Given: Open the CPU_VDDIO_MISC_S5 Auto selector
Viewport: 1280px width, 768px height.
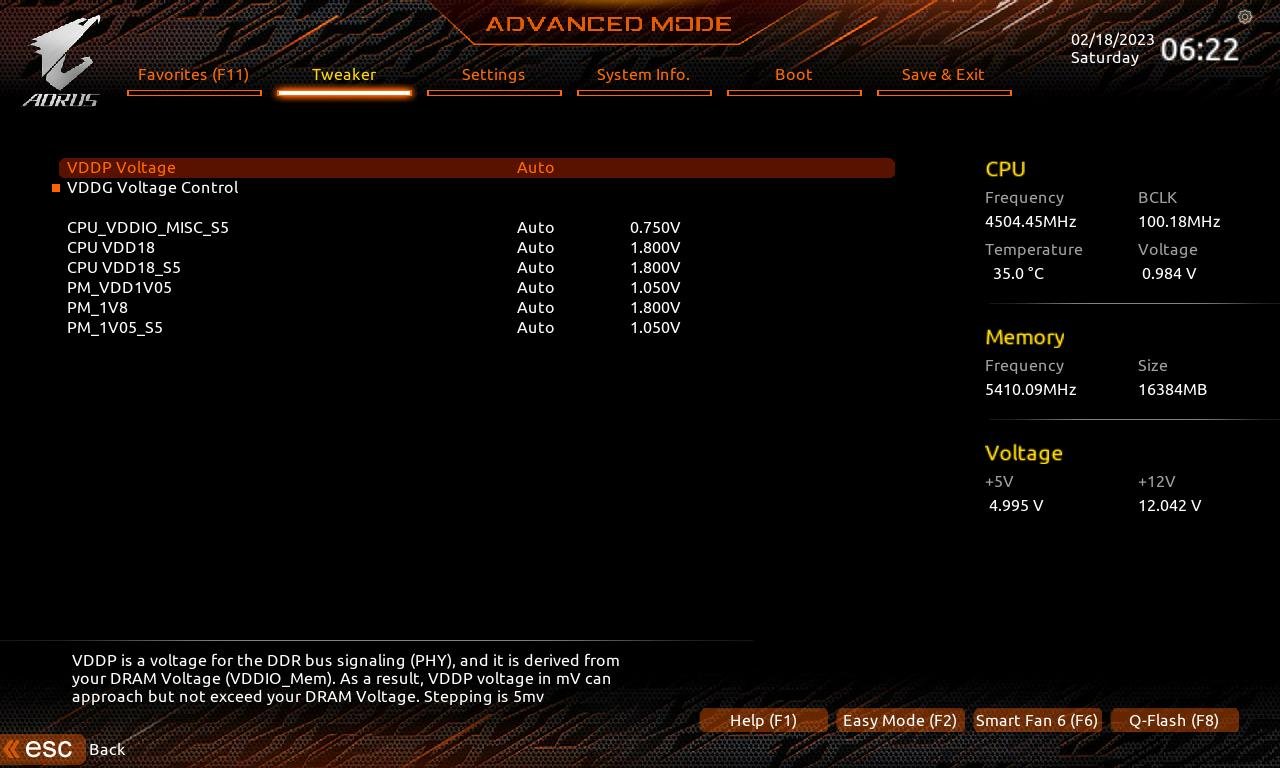Looking at the screenshot, I should point(536,227).
